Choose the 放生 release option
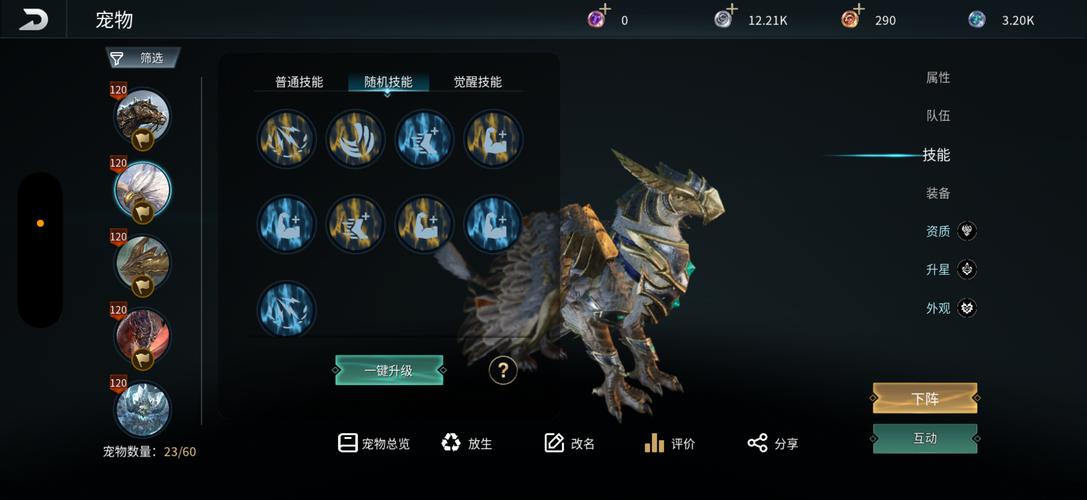This screenshot has width=1087, height=500. pos(467,443)
